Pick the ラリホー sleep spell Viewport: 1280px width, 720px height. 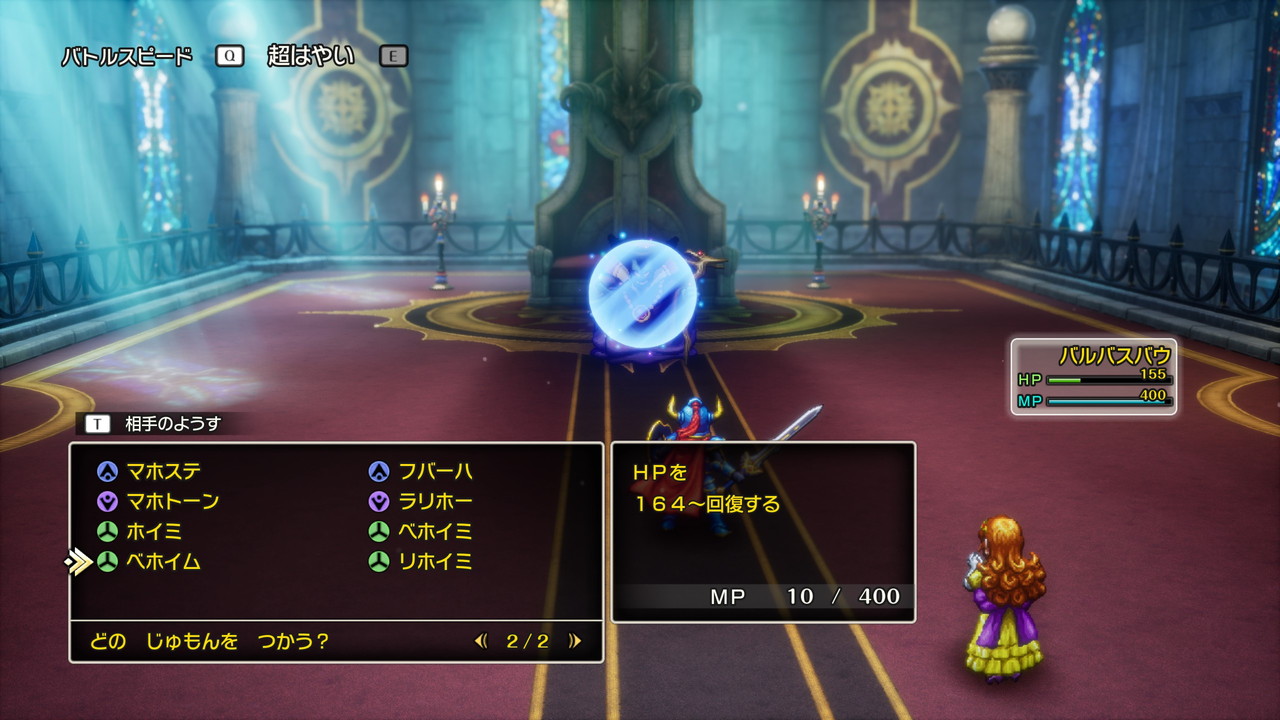point(435,501)
